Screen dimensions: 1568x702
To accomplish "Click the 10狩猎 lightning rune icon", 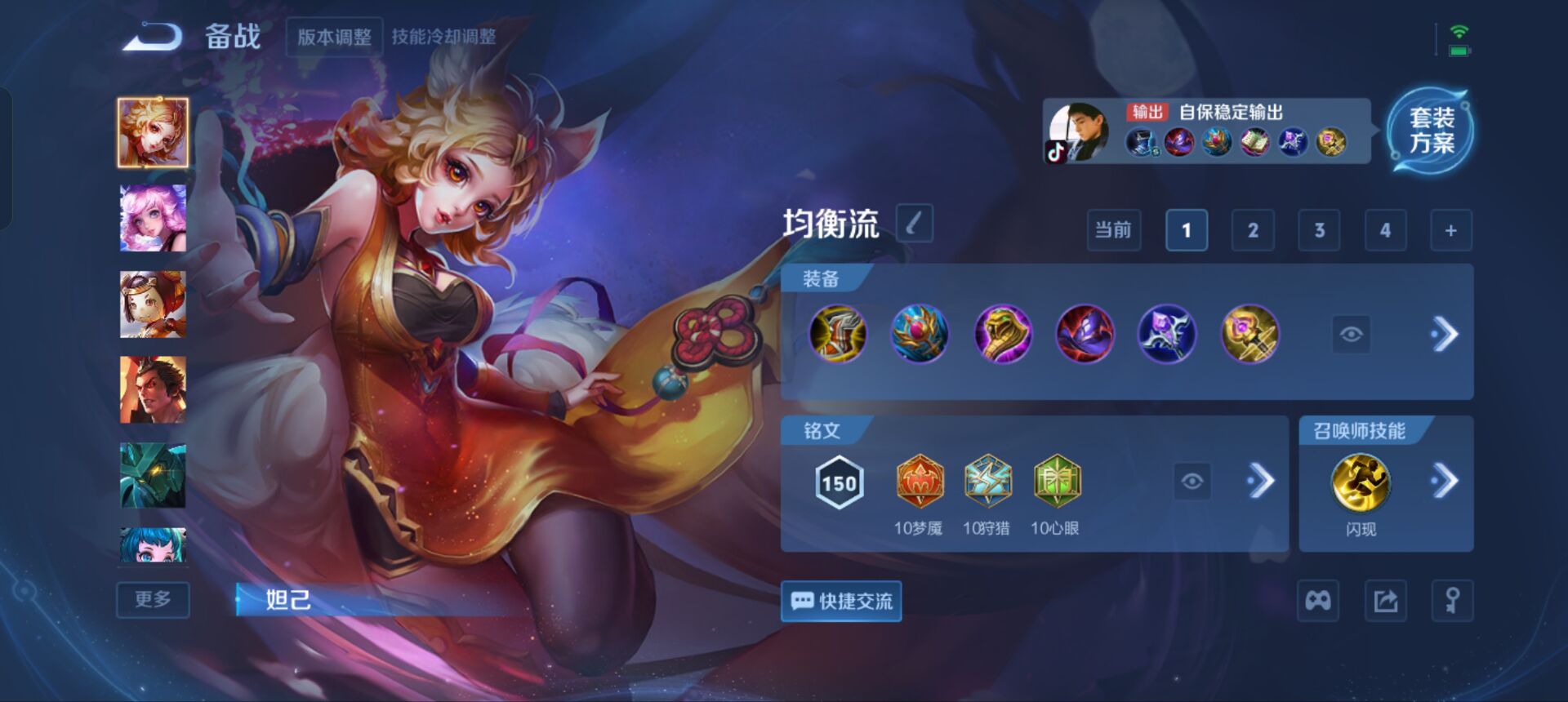I will (x=989, y=483).
